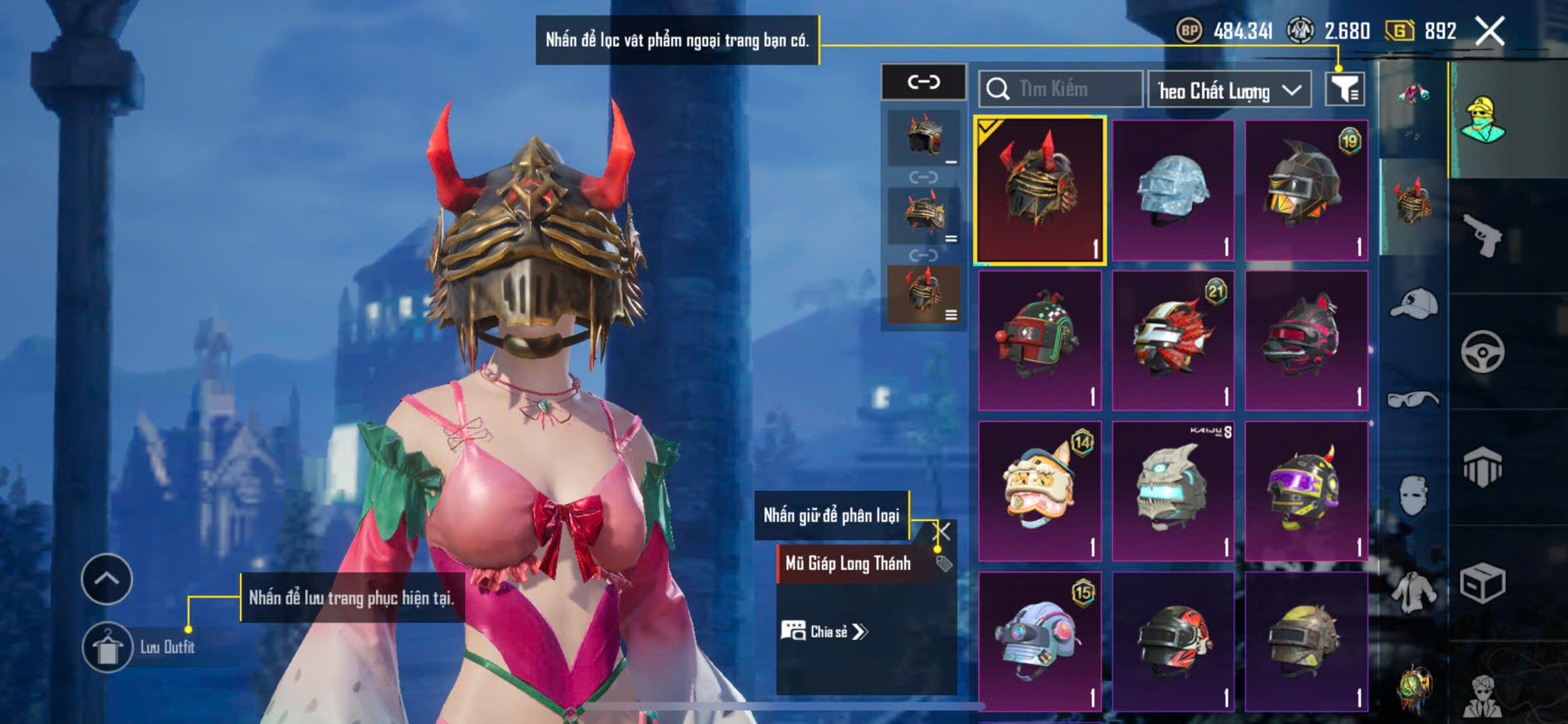This screenshot has height=724, width=1568.
Task: Choose the clown helmet with red nose
Action: coord(1040,340)
